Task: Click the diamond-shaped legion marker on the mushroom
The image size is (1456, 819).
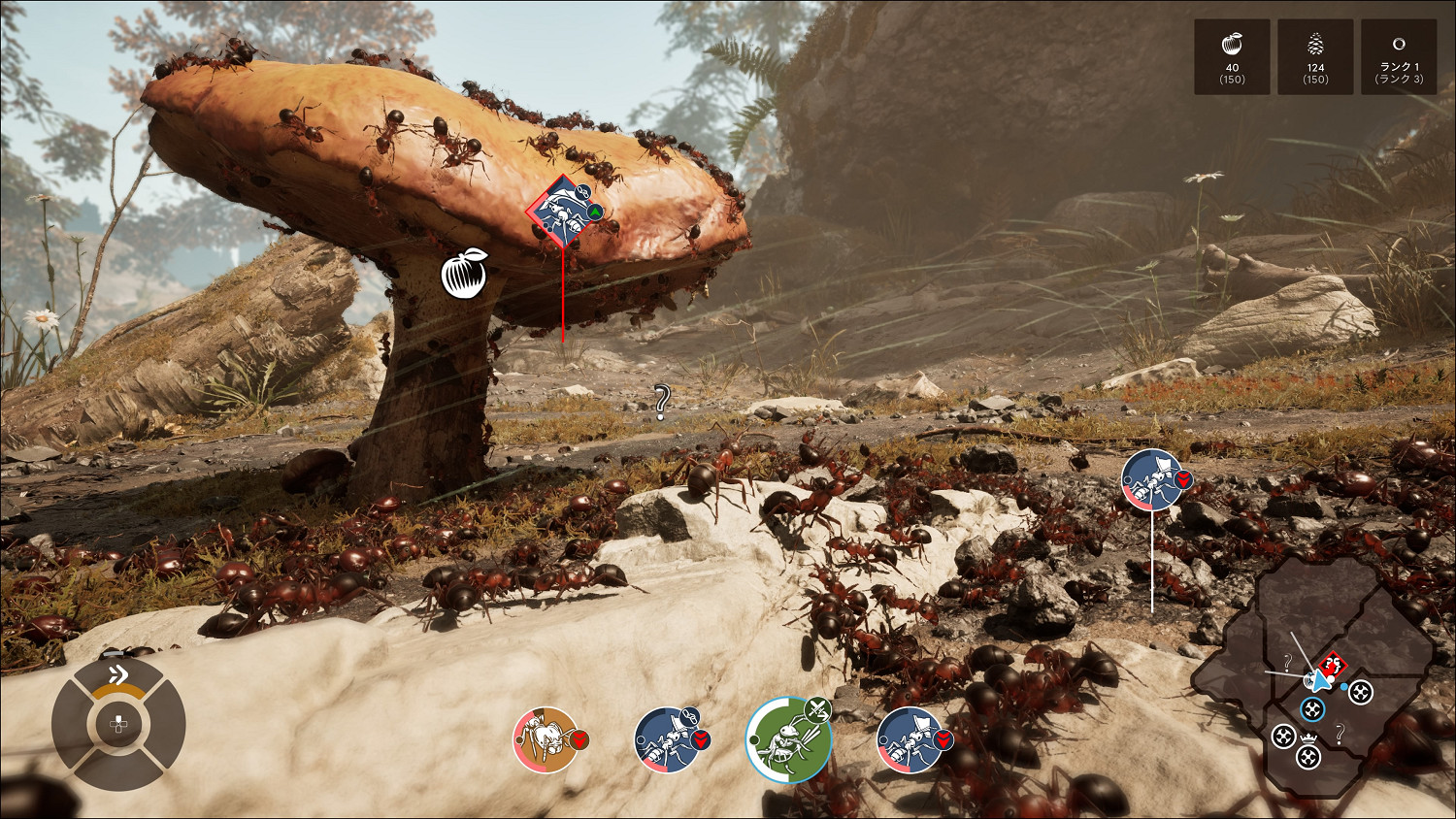Action: pyautogui.click(x=562, y=211)
